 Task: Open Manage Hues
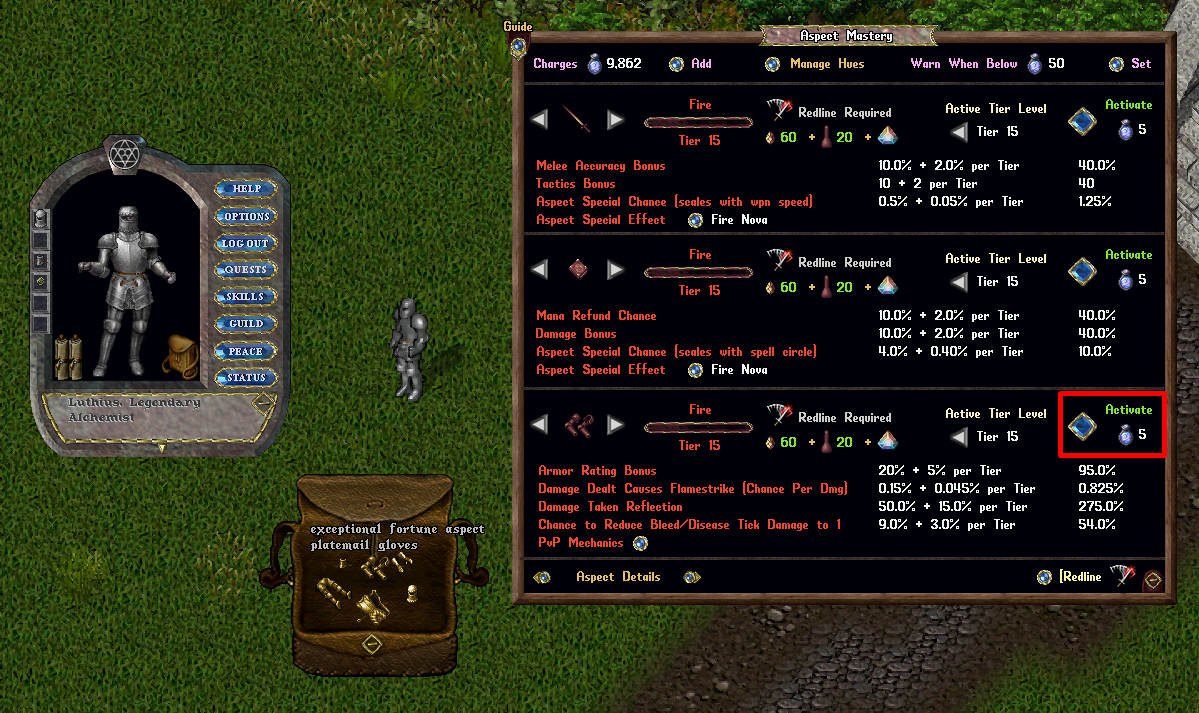pyautogui.click(x=772, y=64)
